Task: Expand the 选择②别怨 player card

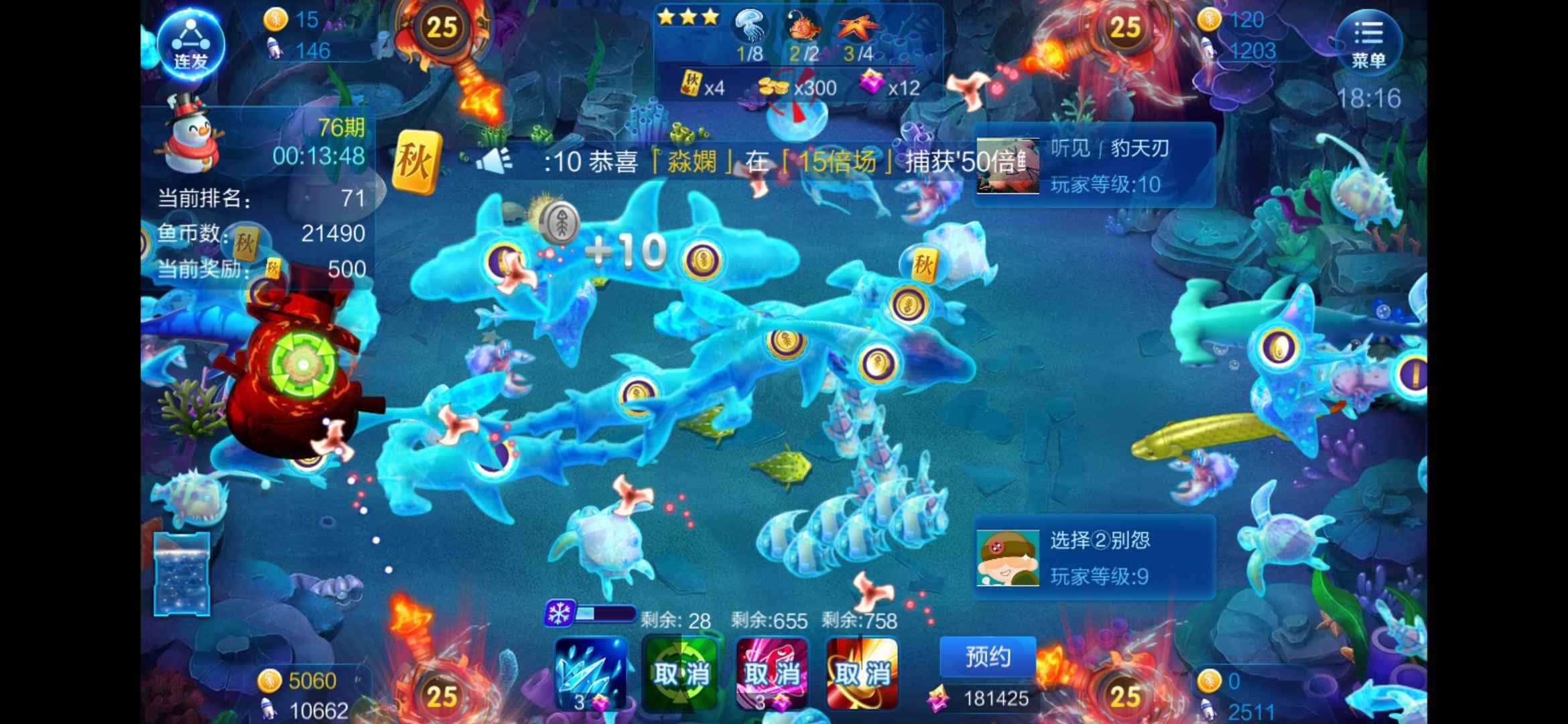Action: 1092,558
